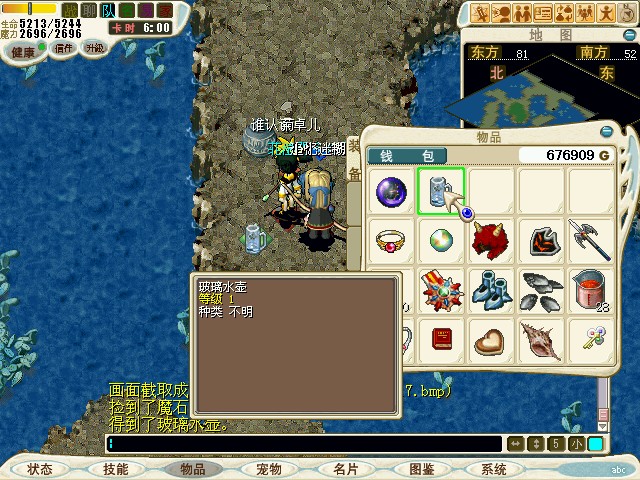Select the blue armored boots item
This screenshot has width=640, height=480.
pos(490,290)
